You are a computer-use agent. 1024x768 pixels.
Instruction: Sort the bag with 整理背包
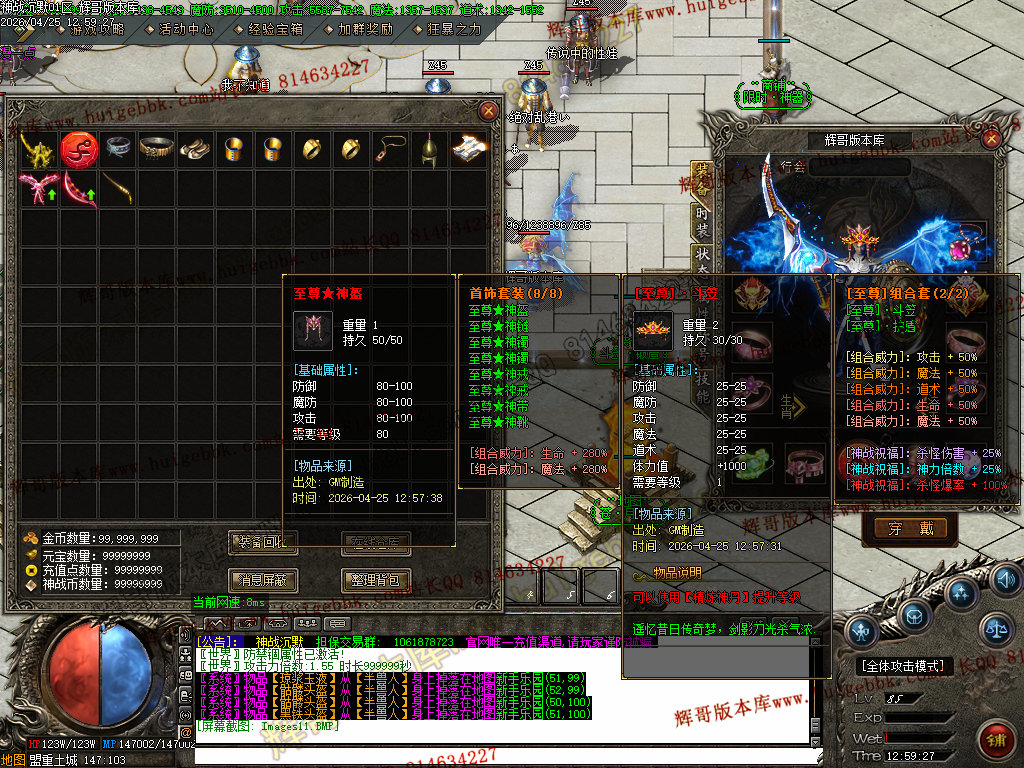[x=376, y=580]
